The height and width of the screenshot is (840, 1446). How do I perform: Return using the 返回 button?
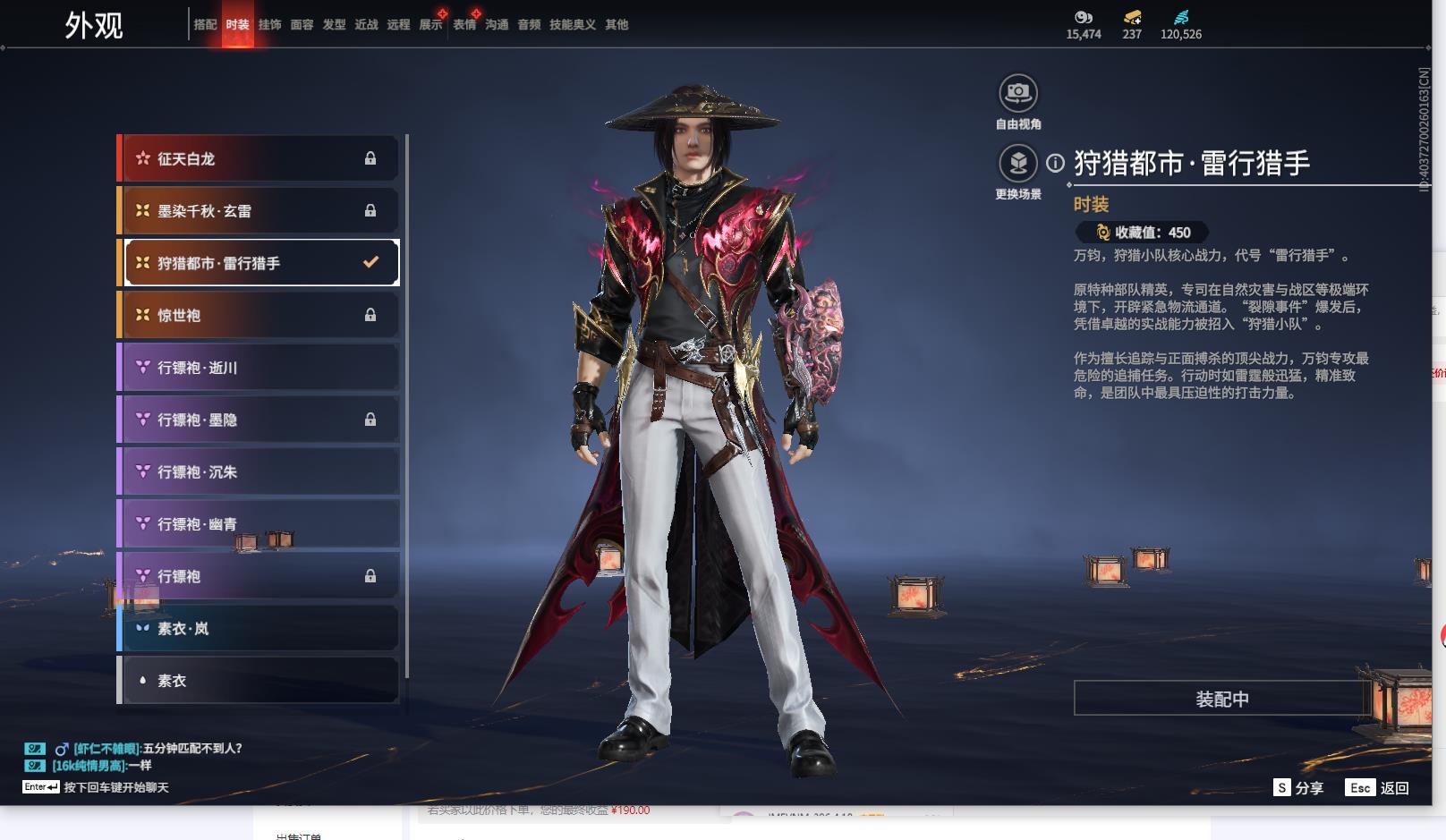[x=1378, y=788]
